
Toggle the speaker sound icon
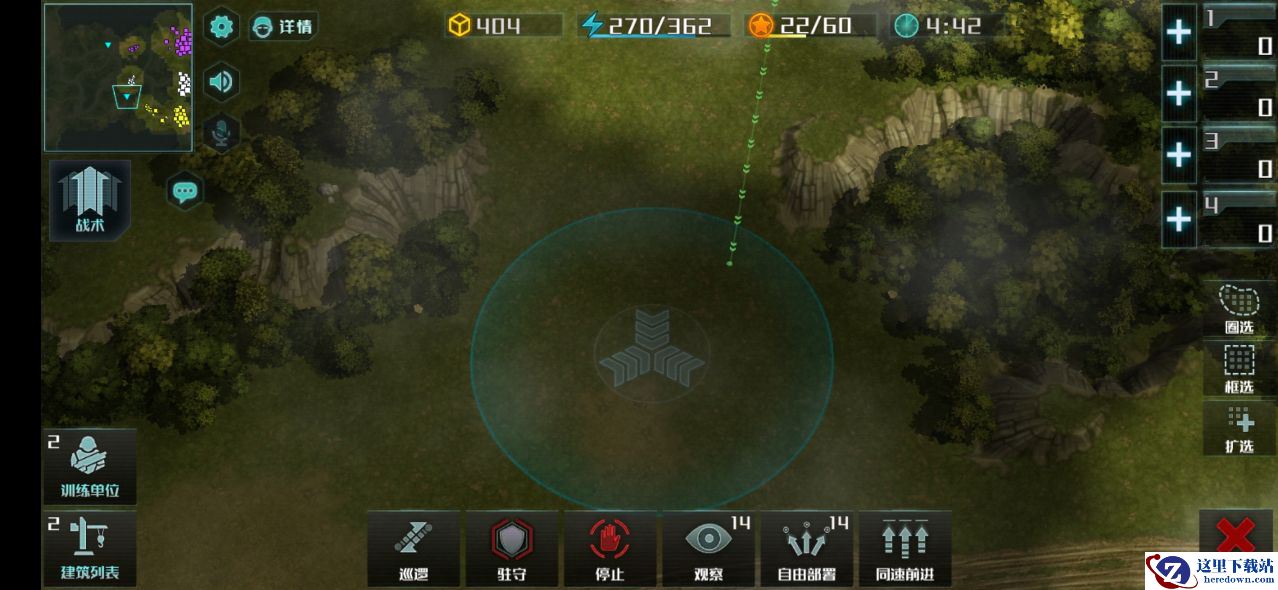pos(221,81)
